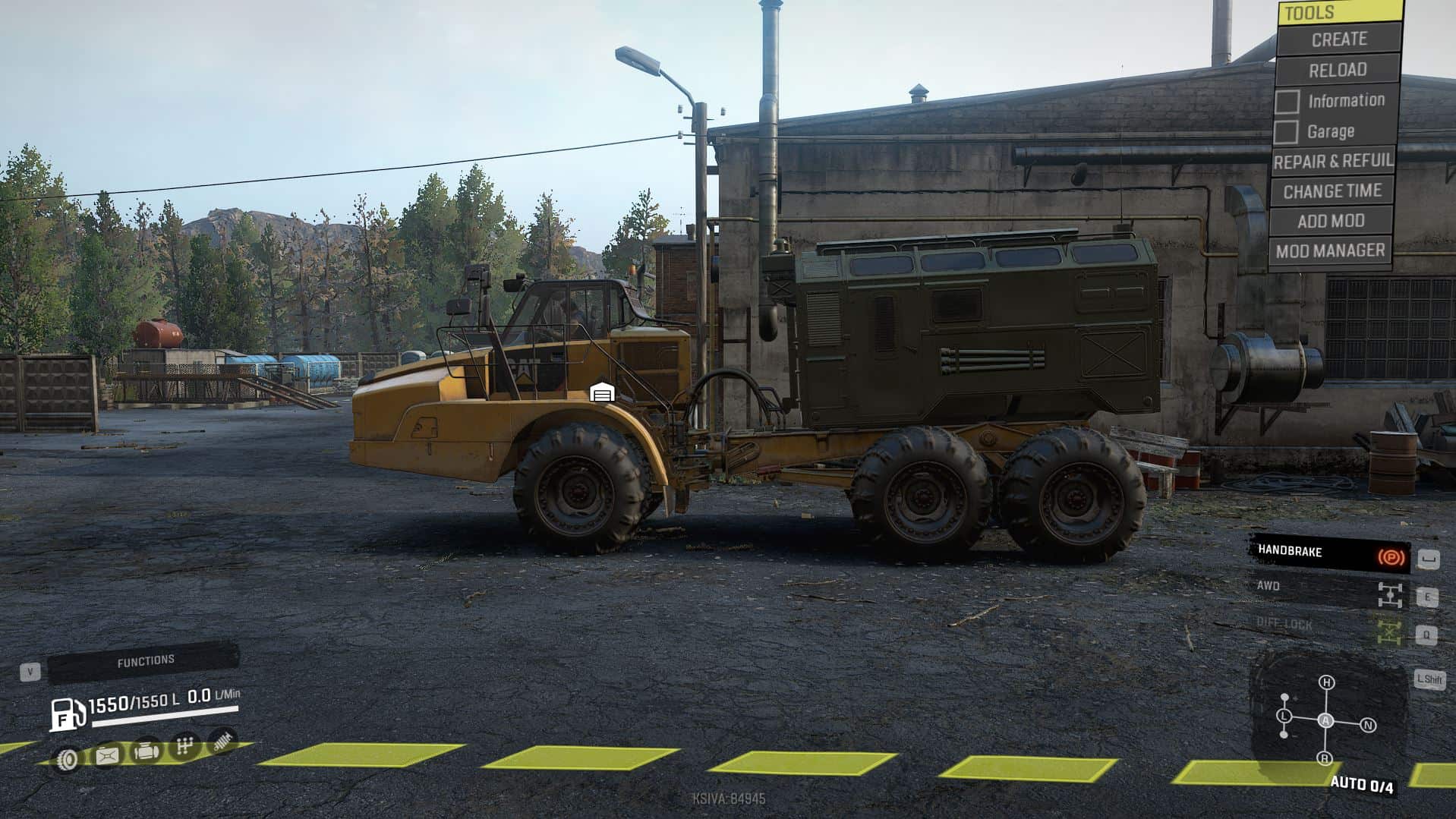Tick the Information checkbox
Image resolution: width=1456 pixels, height=819 pixels.
coord(1287,102)
